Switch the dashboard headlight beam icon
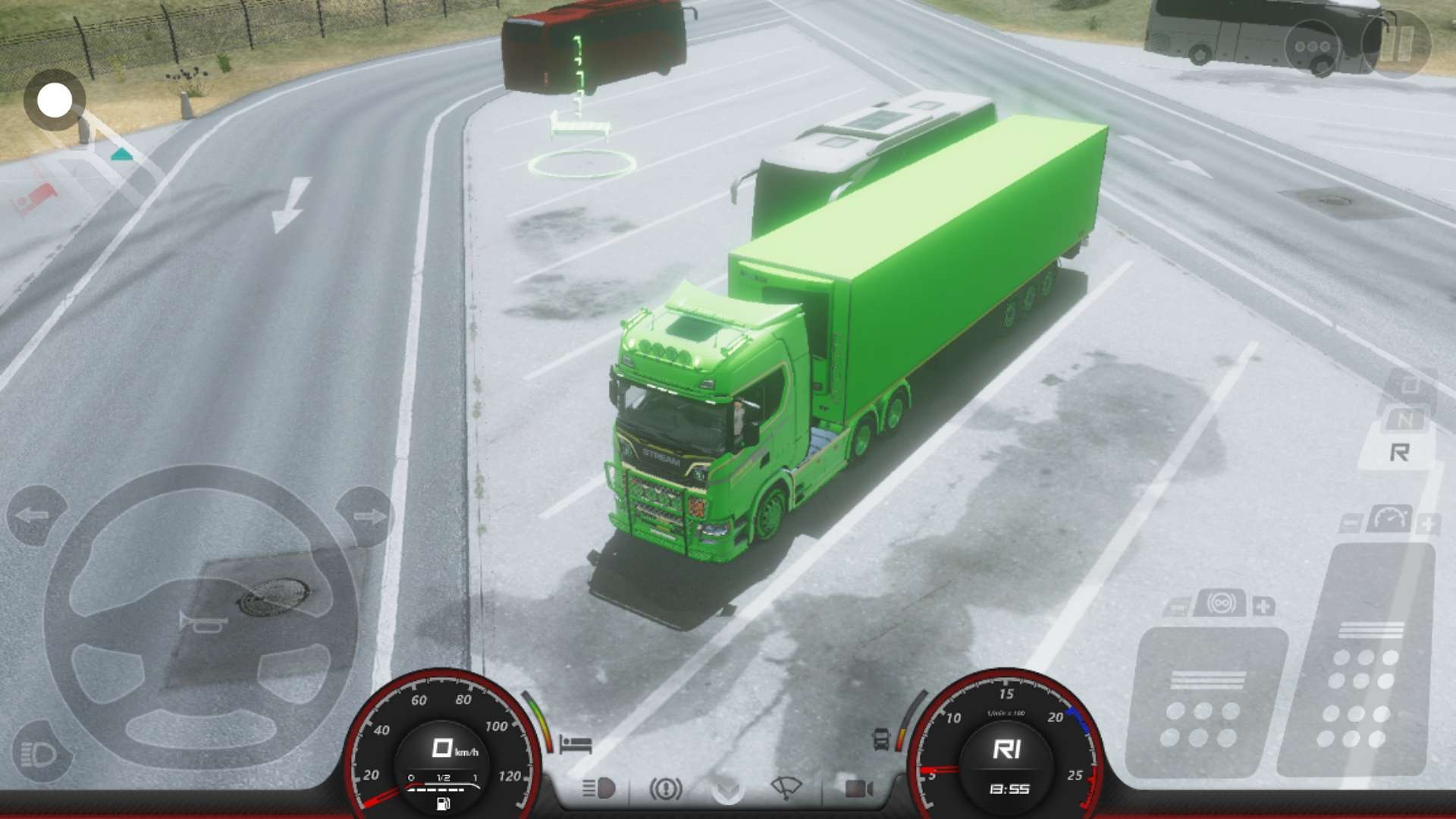This screenshot has width=1456, height=819. click(x=598, y=789)
